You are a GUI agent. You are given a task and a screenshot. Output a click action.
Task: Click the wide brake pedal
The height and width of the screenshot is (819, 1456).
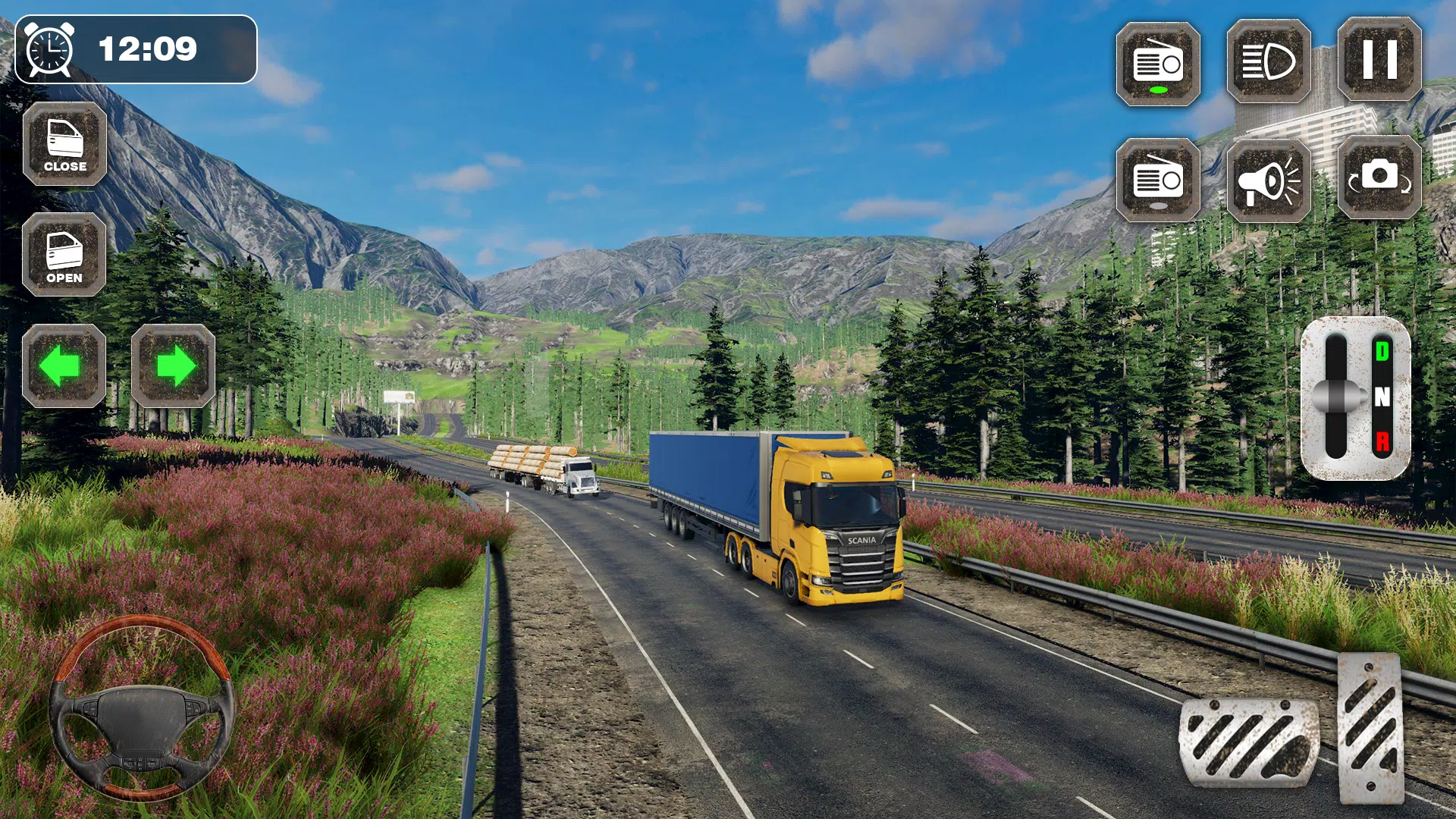click(x=1249, y=742)
